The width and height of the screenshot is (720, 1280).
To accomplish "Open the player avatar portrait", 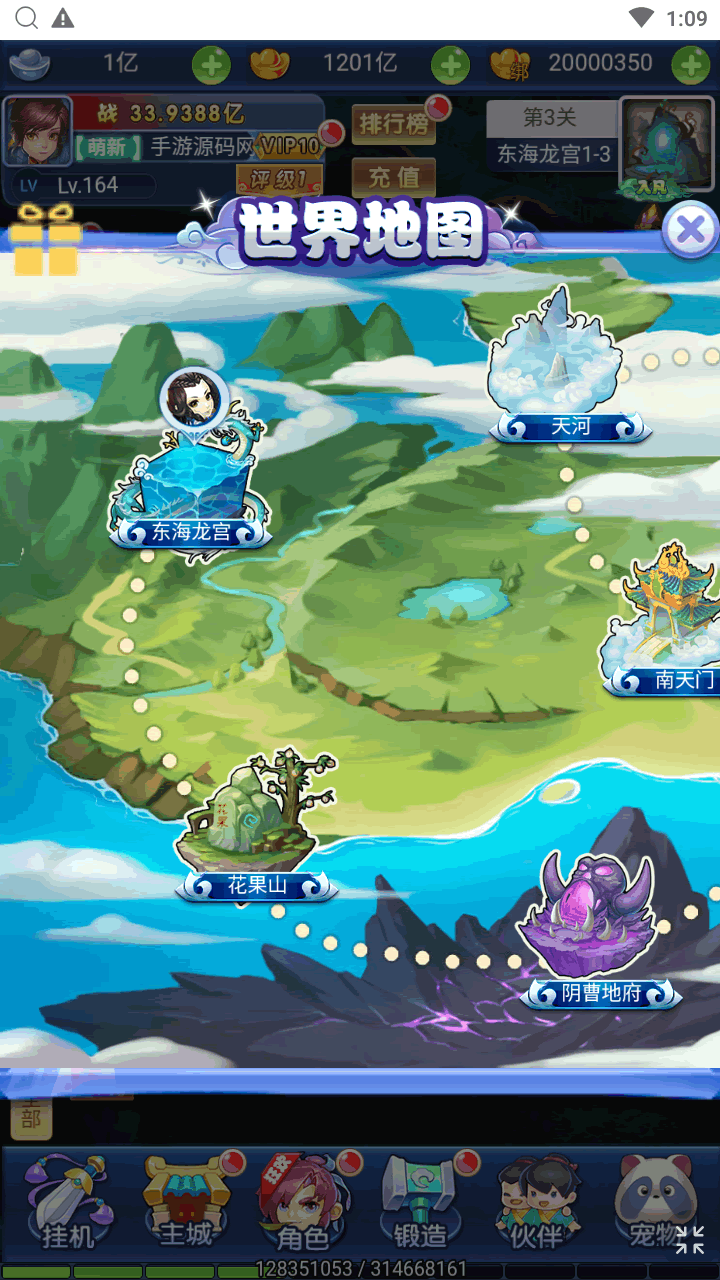I will point(38,131).
